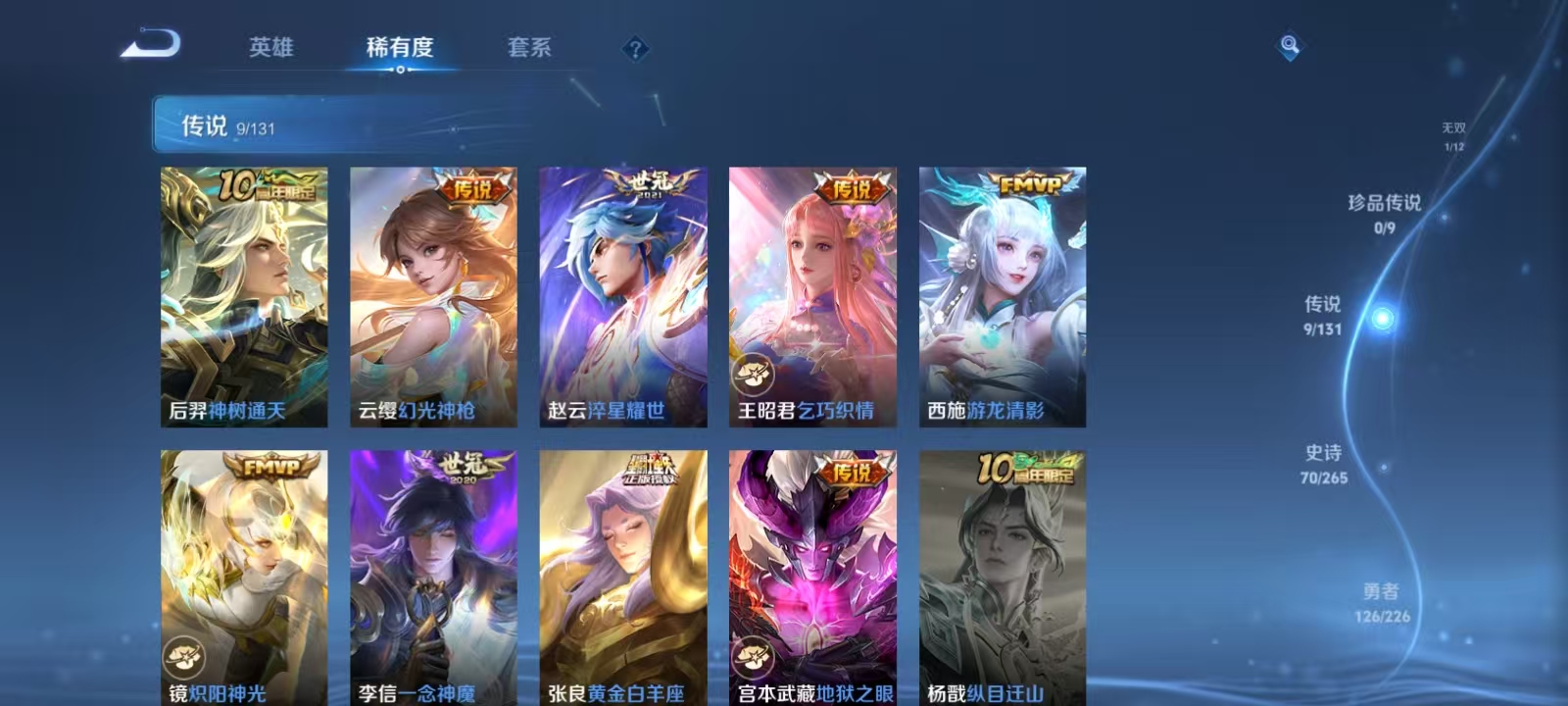The width and height of the screenshot is (1568, 706).
Task: Open help with the question mark icon
Action: (x=638, y=50)
